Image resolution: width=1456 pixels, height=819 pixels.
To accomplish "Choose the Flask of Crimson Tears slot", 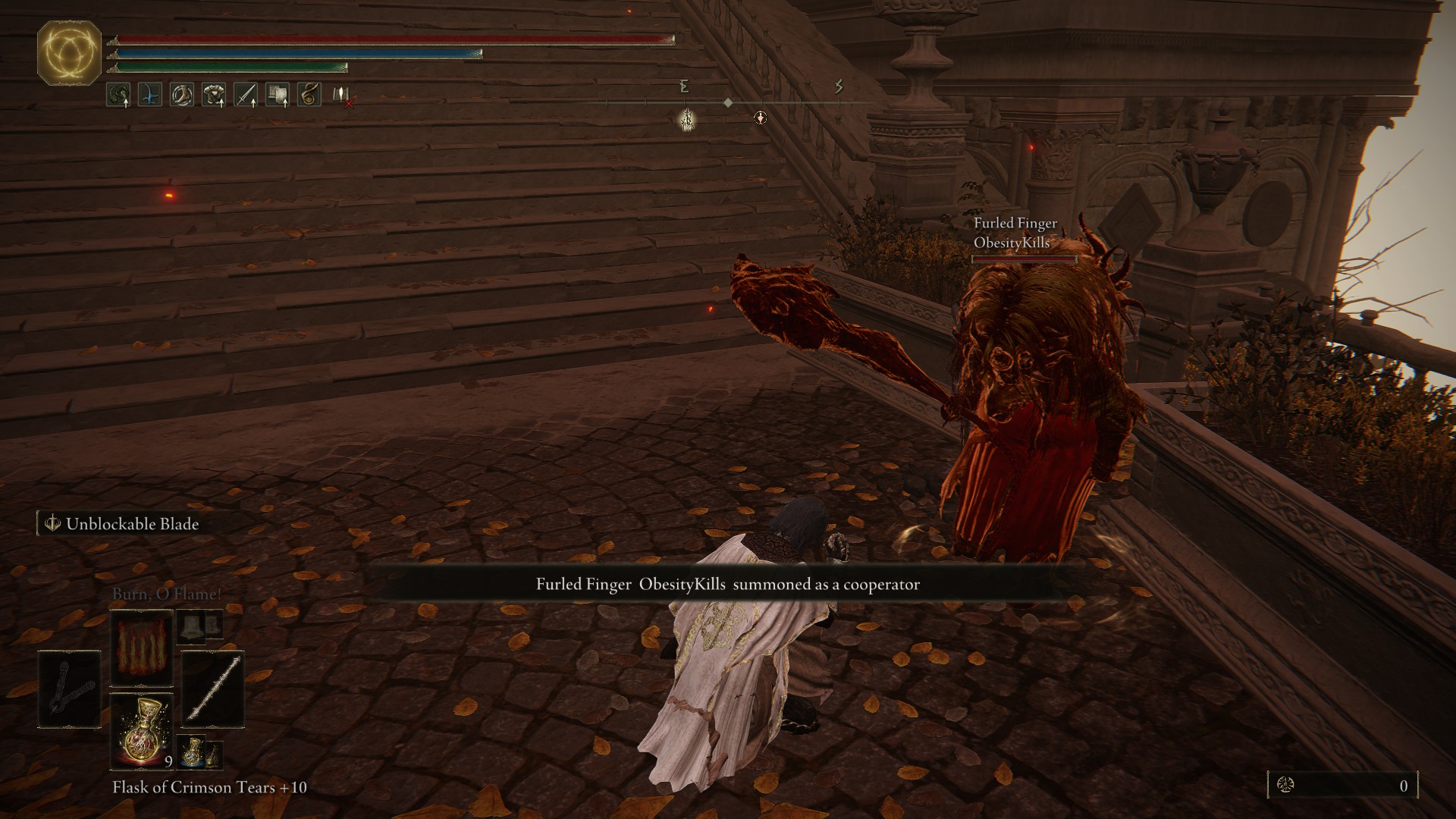I will pos(142,731).
